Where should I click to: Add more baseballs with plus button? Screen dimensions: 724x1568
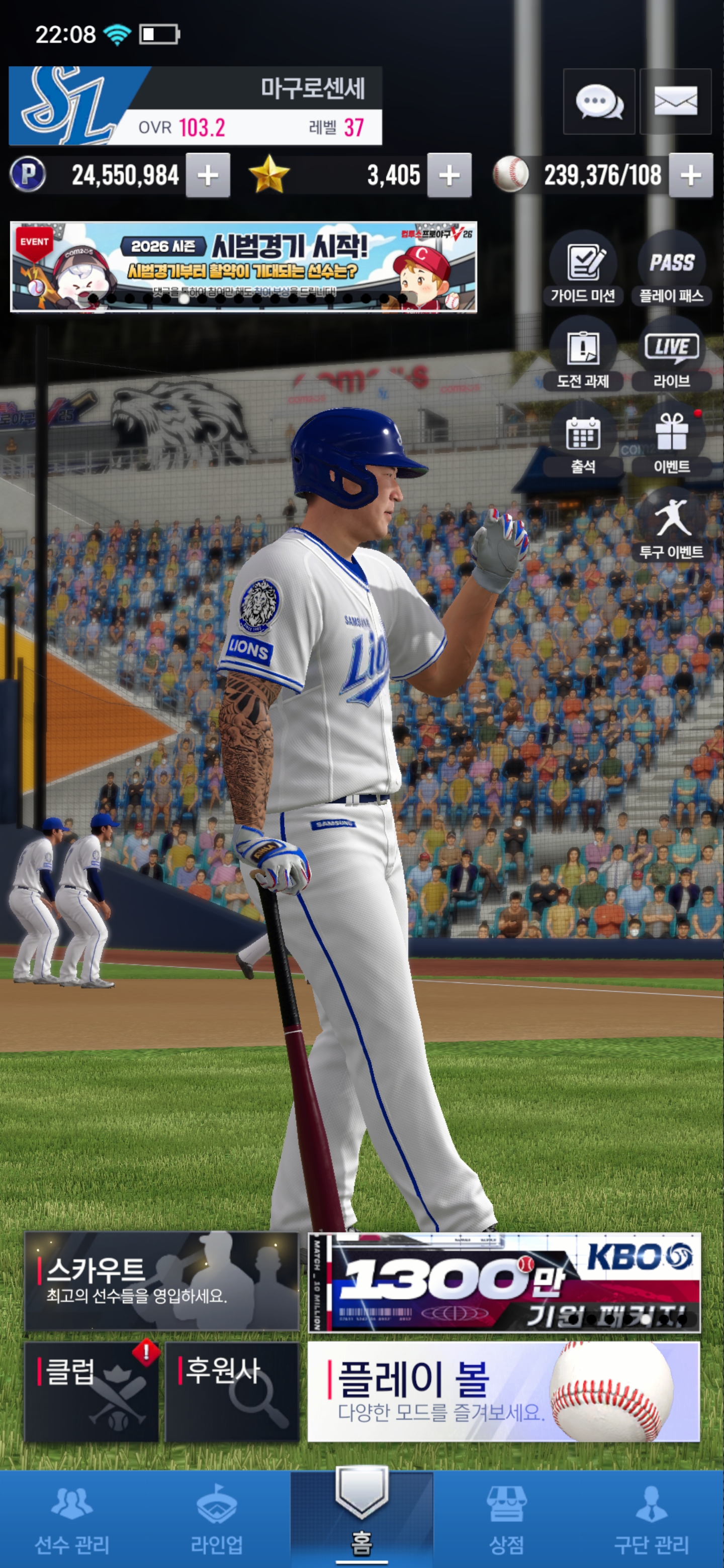click(690, 176)
